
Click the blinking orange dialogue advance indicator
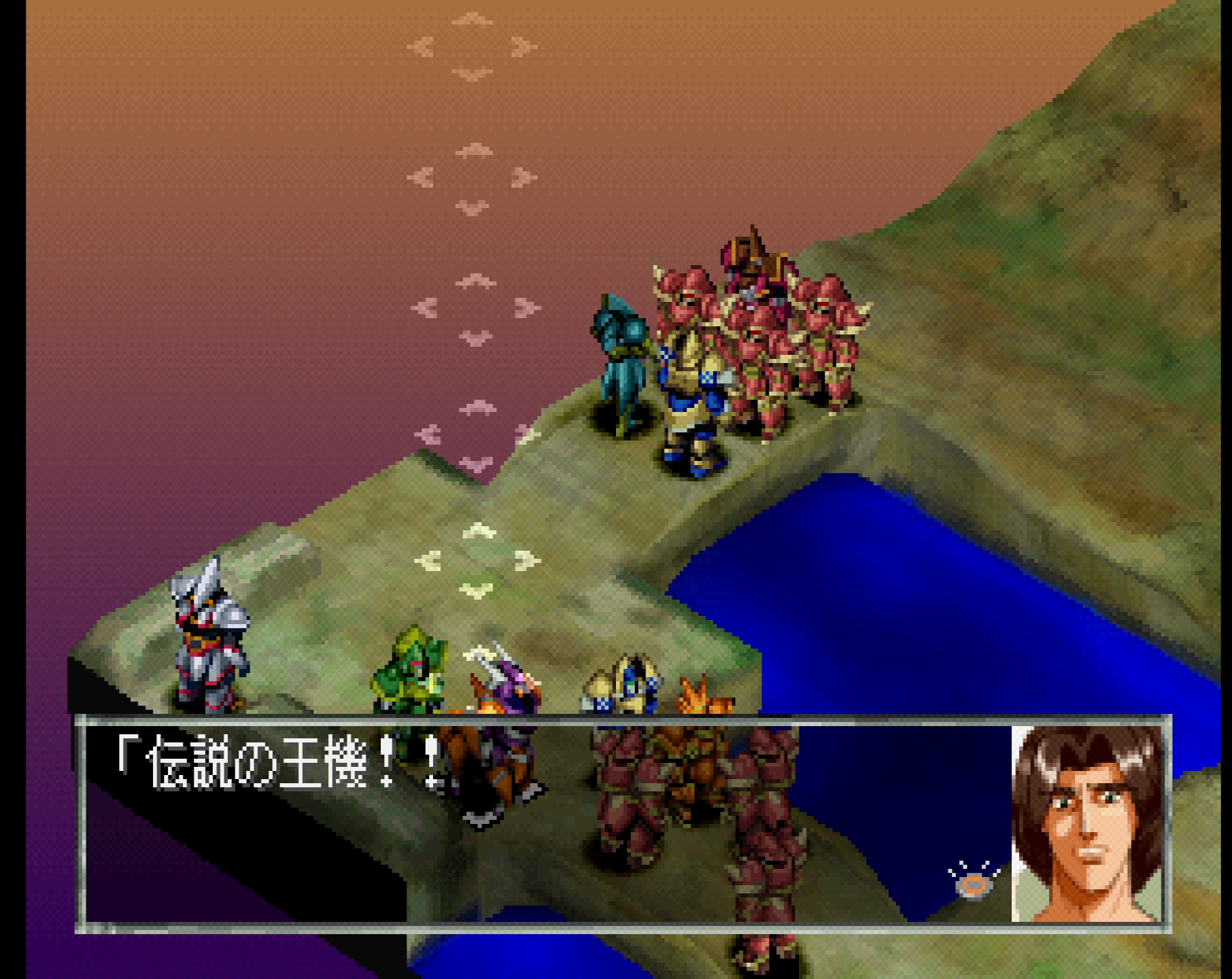(974, 883)
